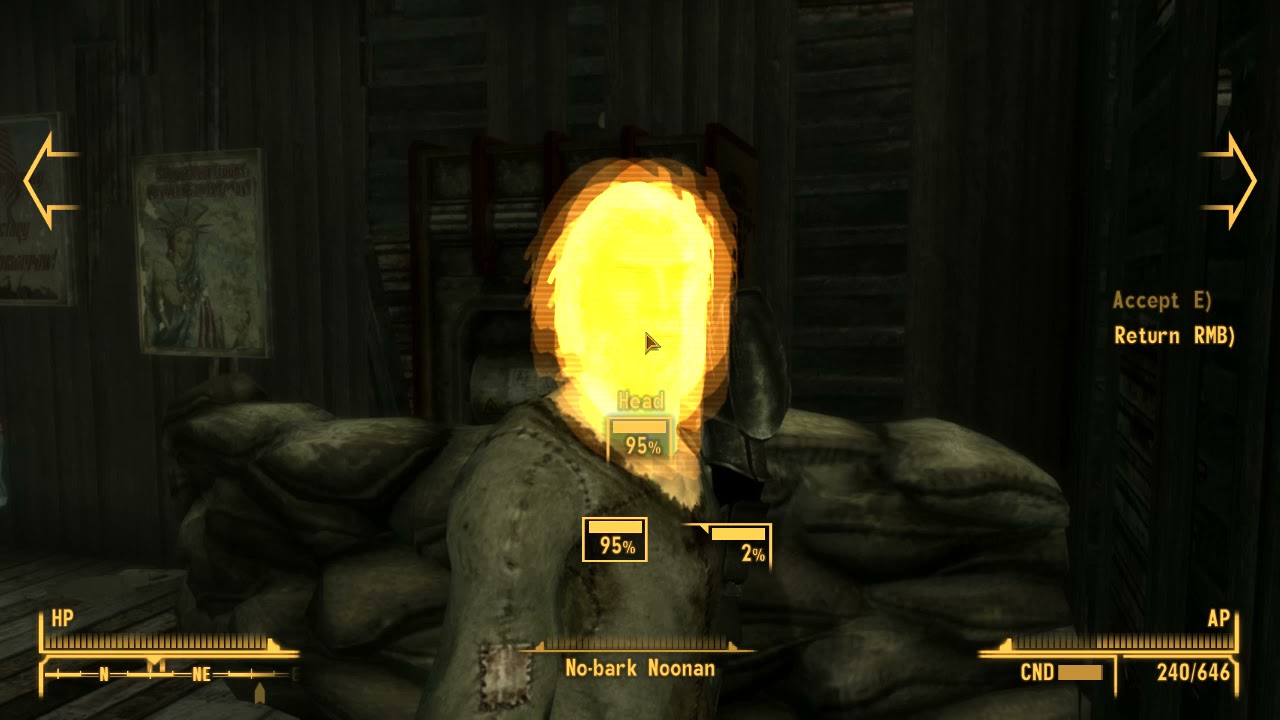Choose the 2% hit chance body part
The height and width of the screenshot is (720, 1280).
point(739,545)
